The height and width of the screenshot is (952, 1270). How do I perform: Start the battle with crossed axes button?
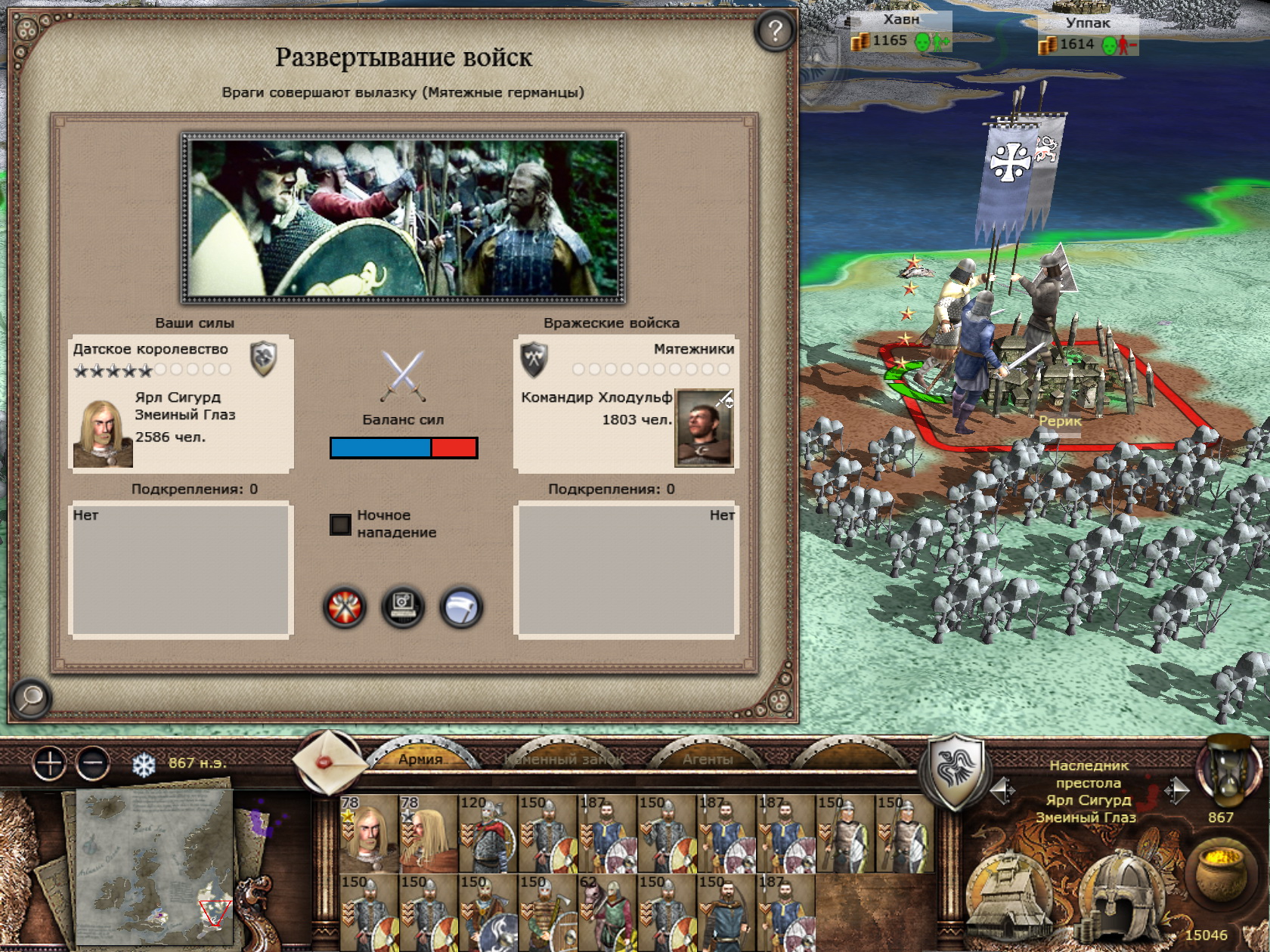click(345, 607)
